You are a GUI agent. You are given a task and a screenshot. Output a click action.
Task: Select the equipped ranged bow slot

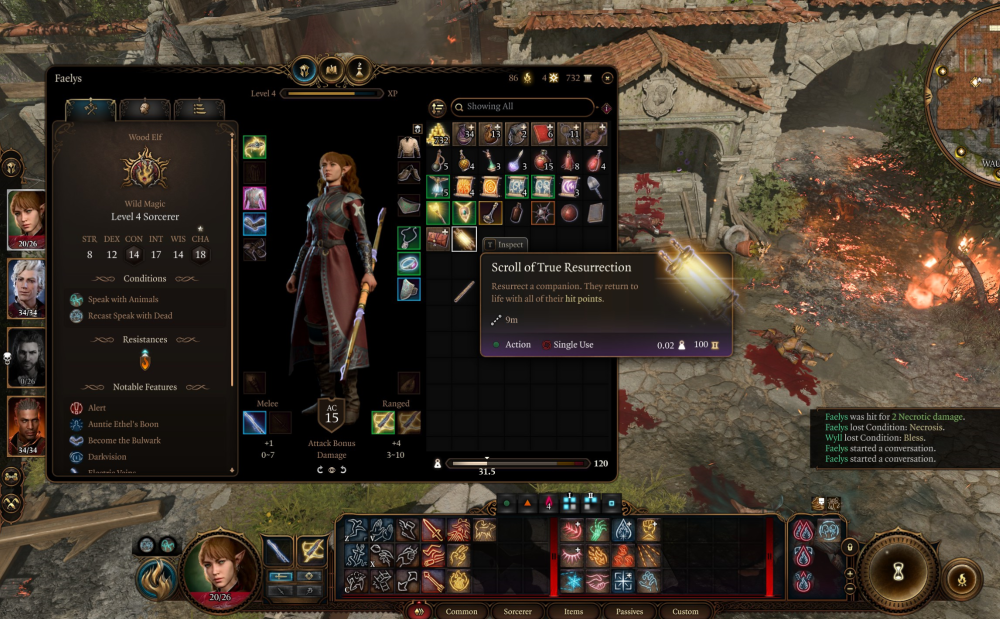[x=383, y=422]
